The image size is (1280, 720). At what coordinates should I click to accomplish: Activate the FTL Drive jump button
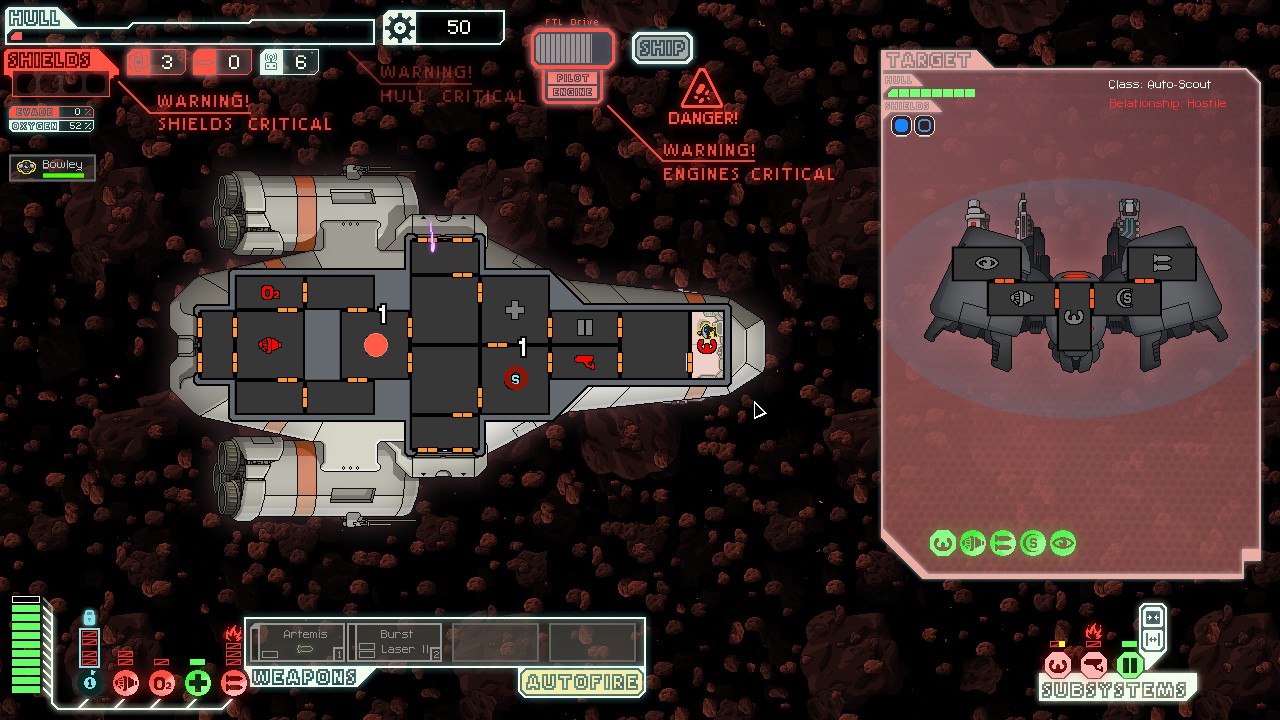point(572,48)
